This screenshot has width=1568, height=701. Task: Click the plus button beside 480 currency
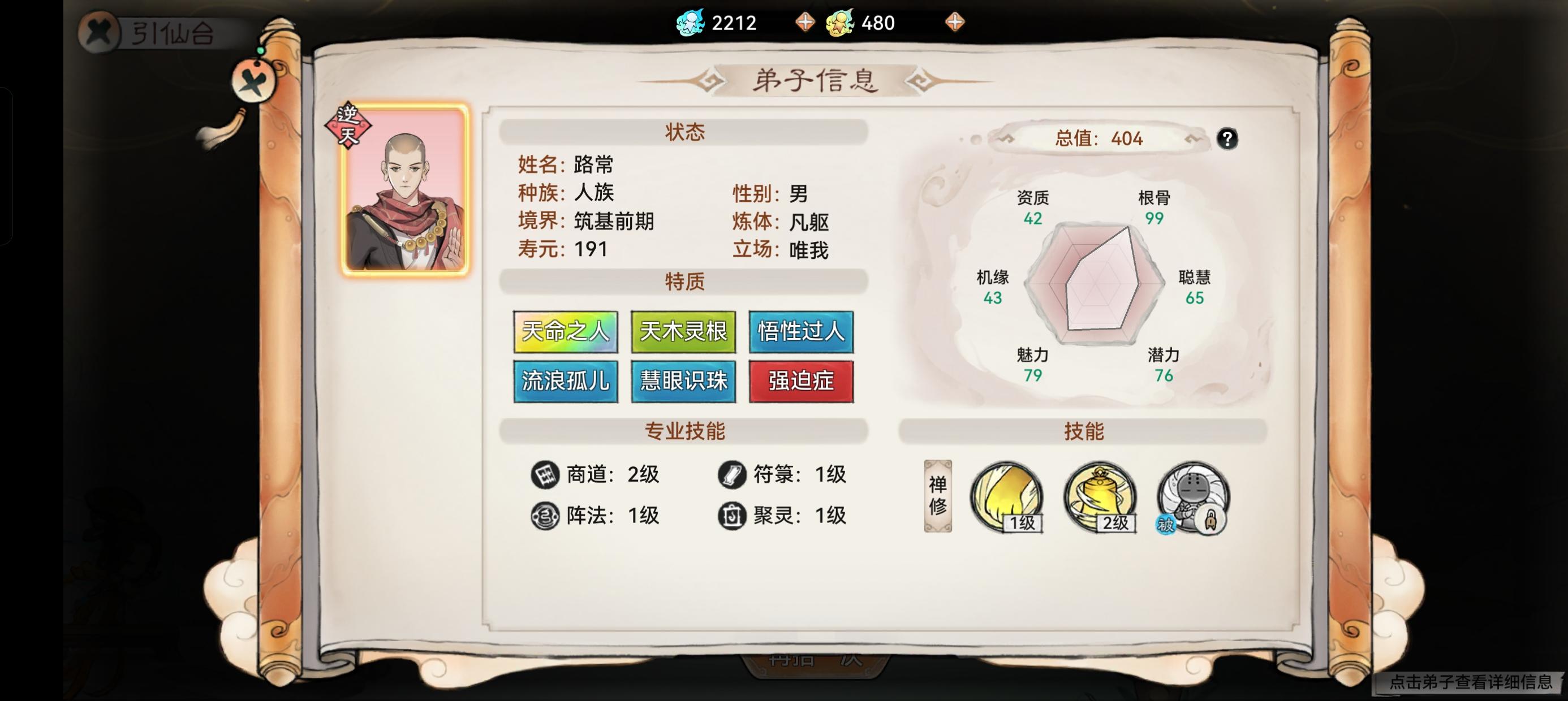pyautogui.click(x=955, y=22)
